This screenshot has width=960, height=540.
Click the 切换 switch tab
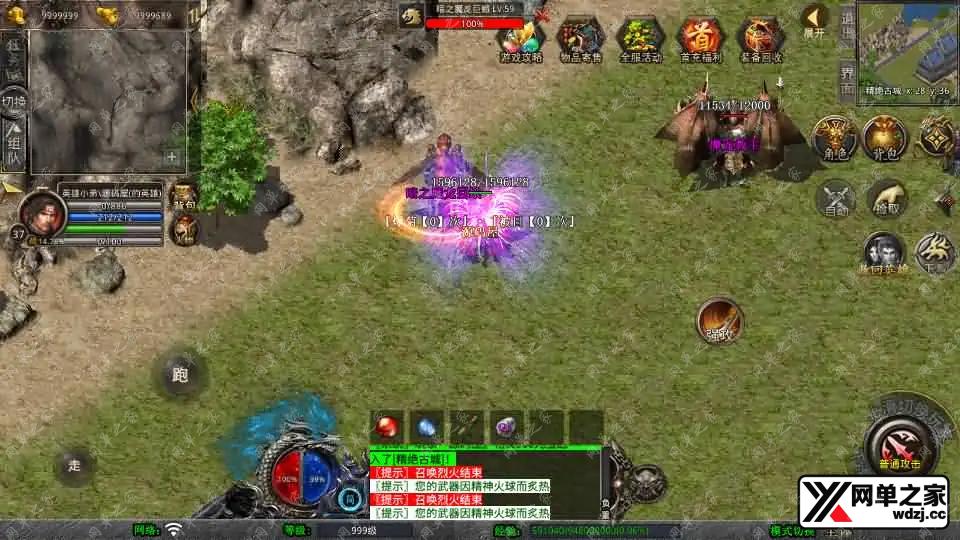pyautogui.click(x=14, y=102)
